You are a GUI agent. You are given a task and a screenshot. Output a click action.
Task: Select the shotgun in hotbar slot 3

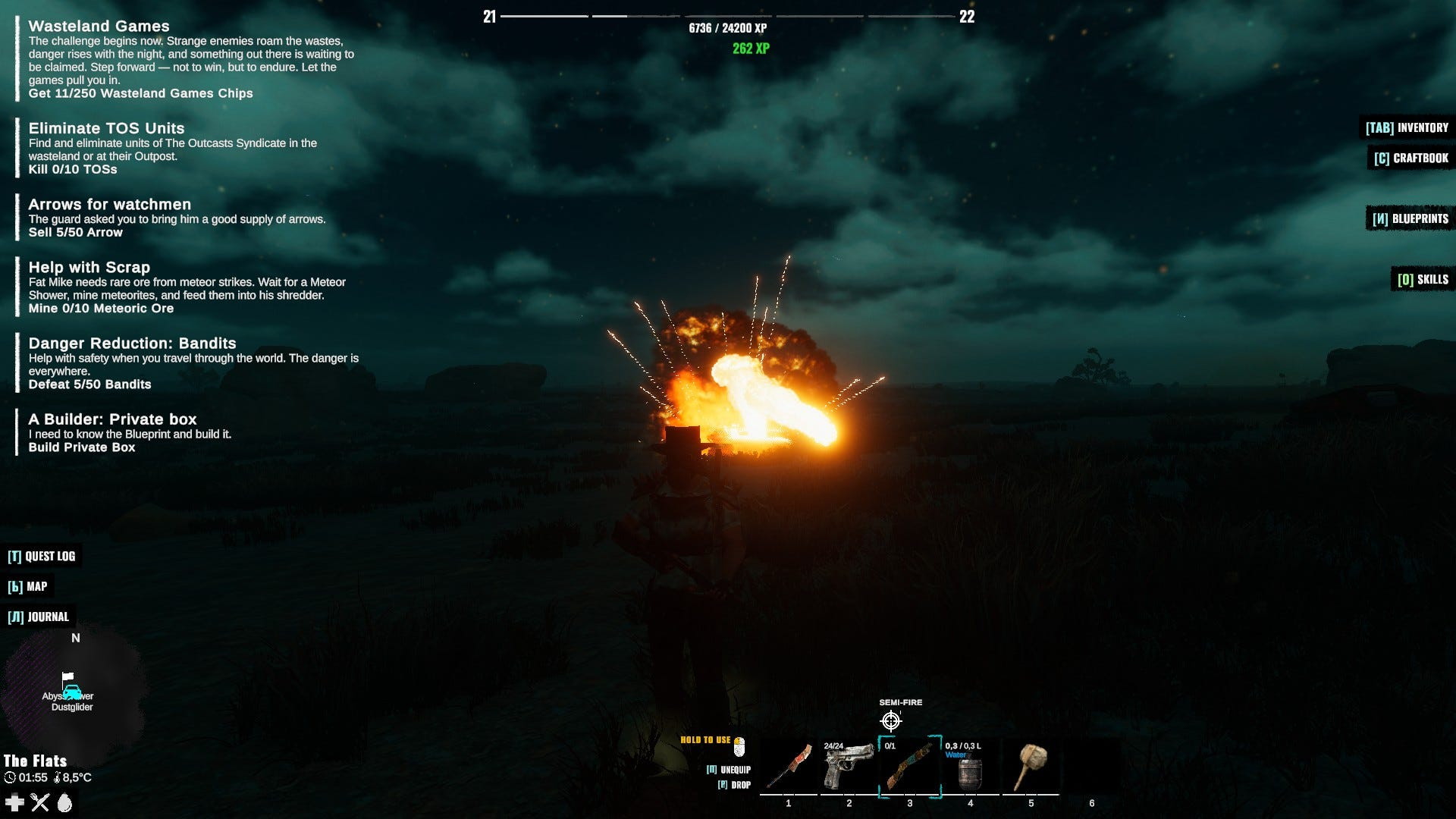coord(910,767)
